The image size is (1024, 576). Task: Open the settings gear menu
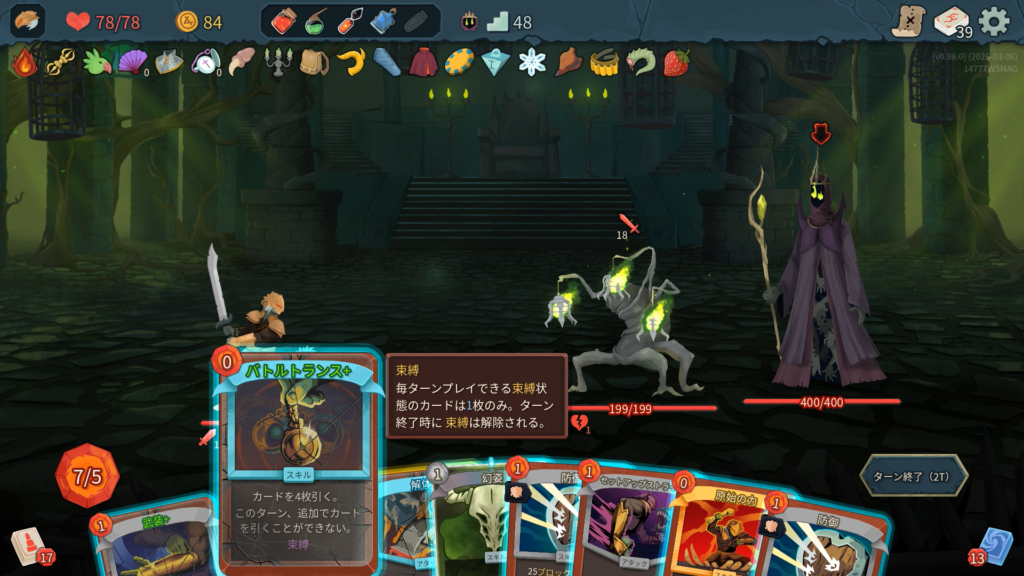pos(993,21)
